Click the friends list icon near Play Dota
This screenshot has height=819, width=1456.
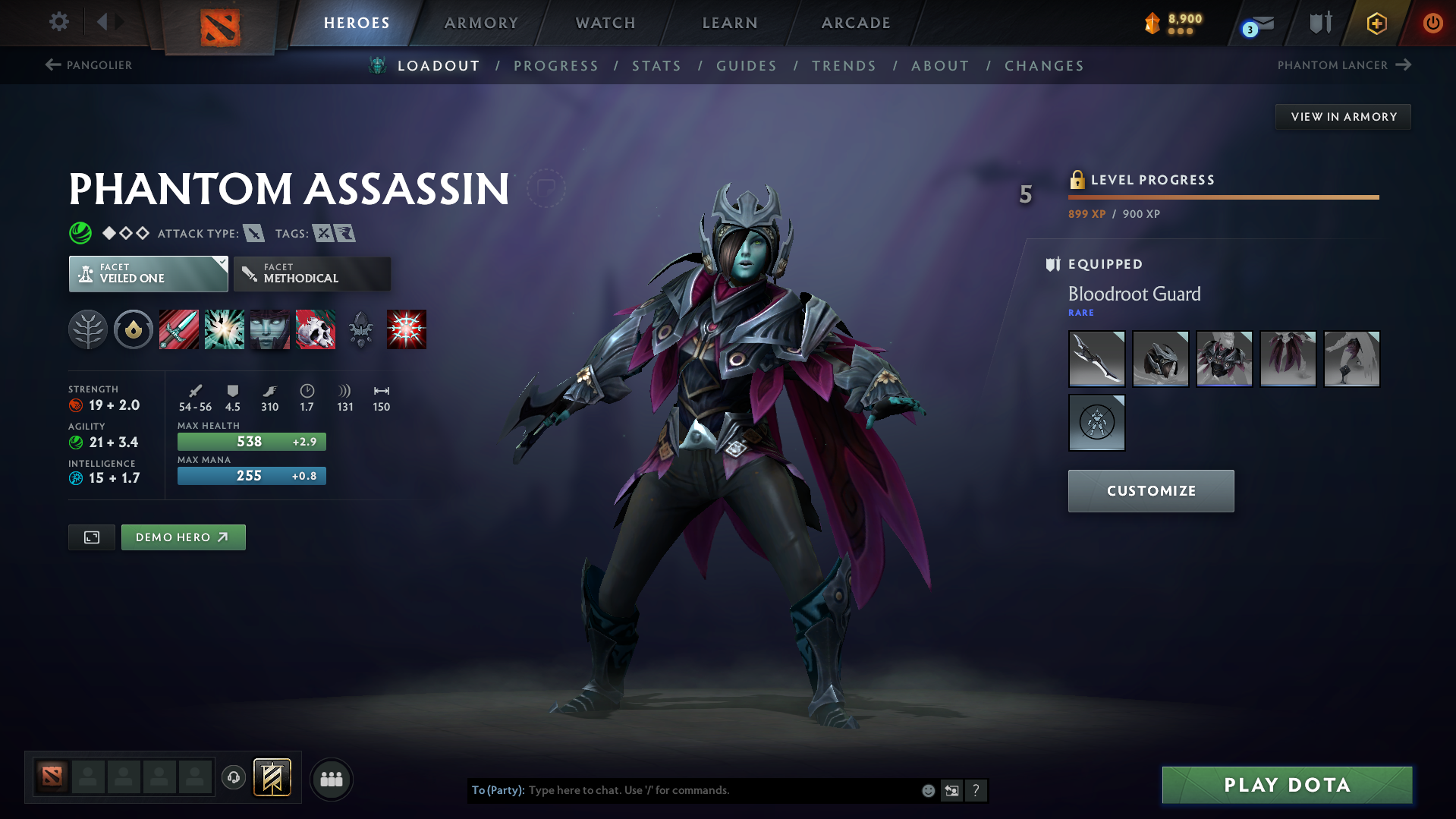tap(331, 779)
